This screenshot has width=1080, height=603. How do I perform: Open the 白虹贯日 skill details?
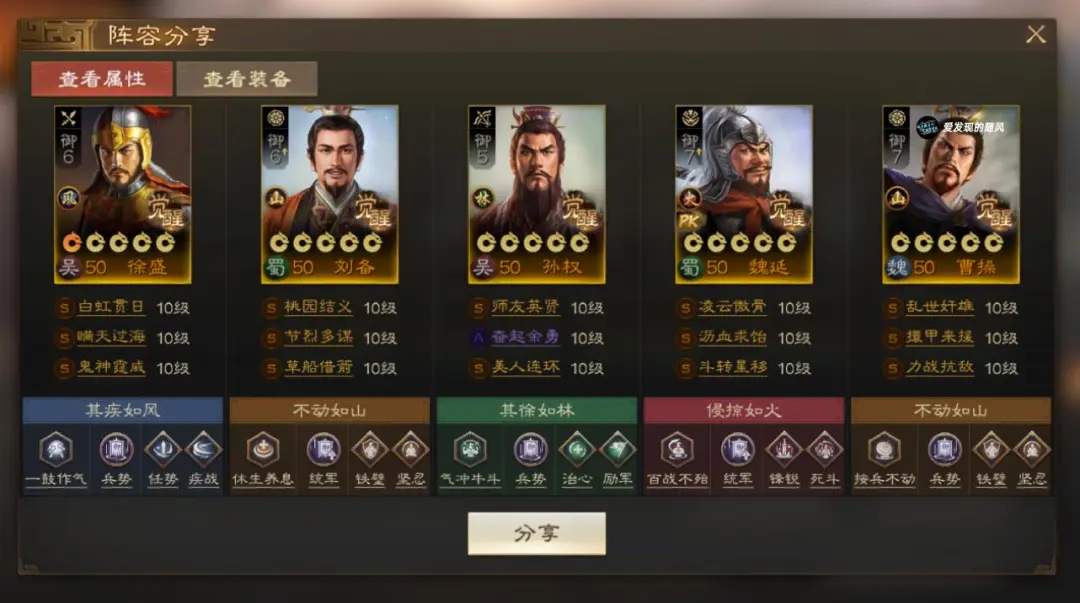coord(111,308)
